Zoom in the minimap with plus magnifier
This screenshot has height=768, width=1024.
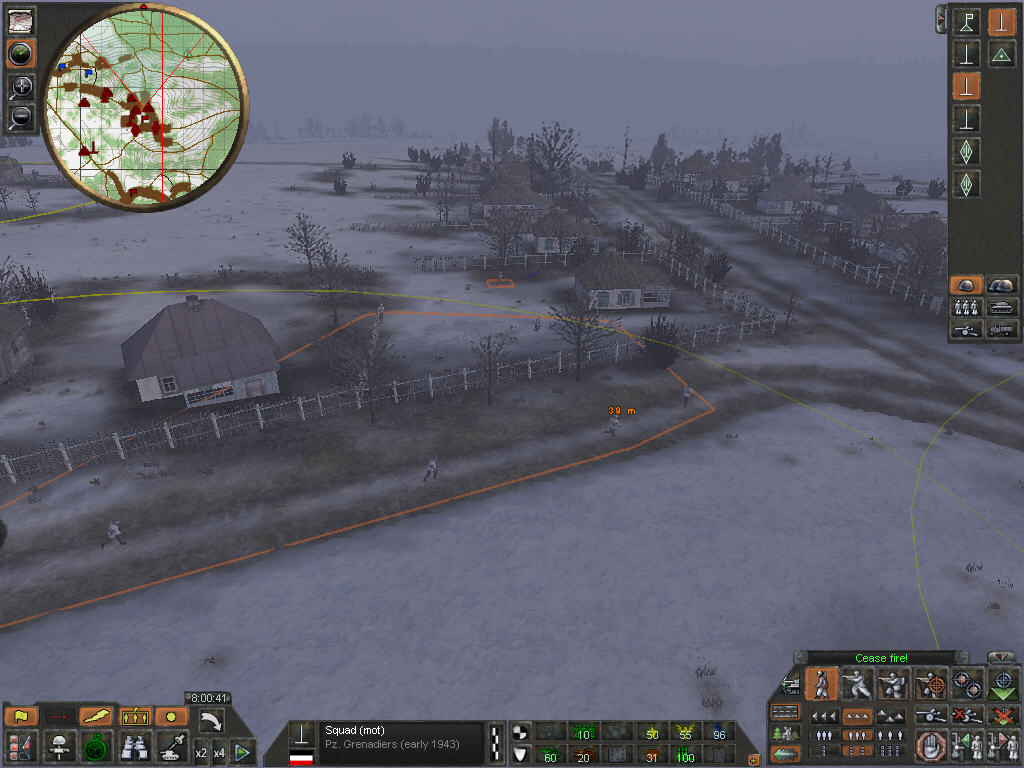tap(20, 87)
